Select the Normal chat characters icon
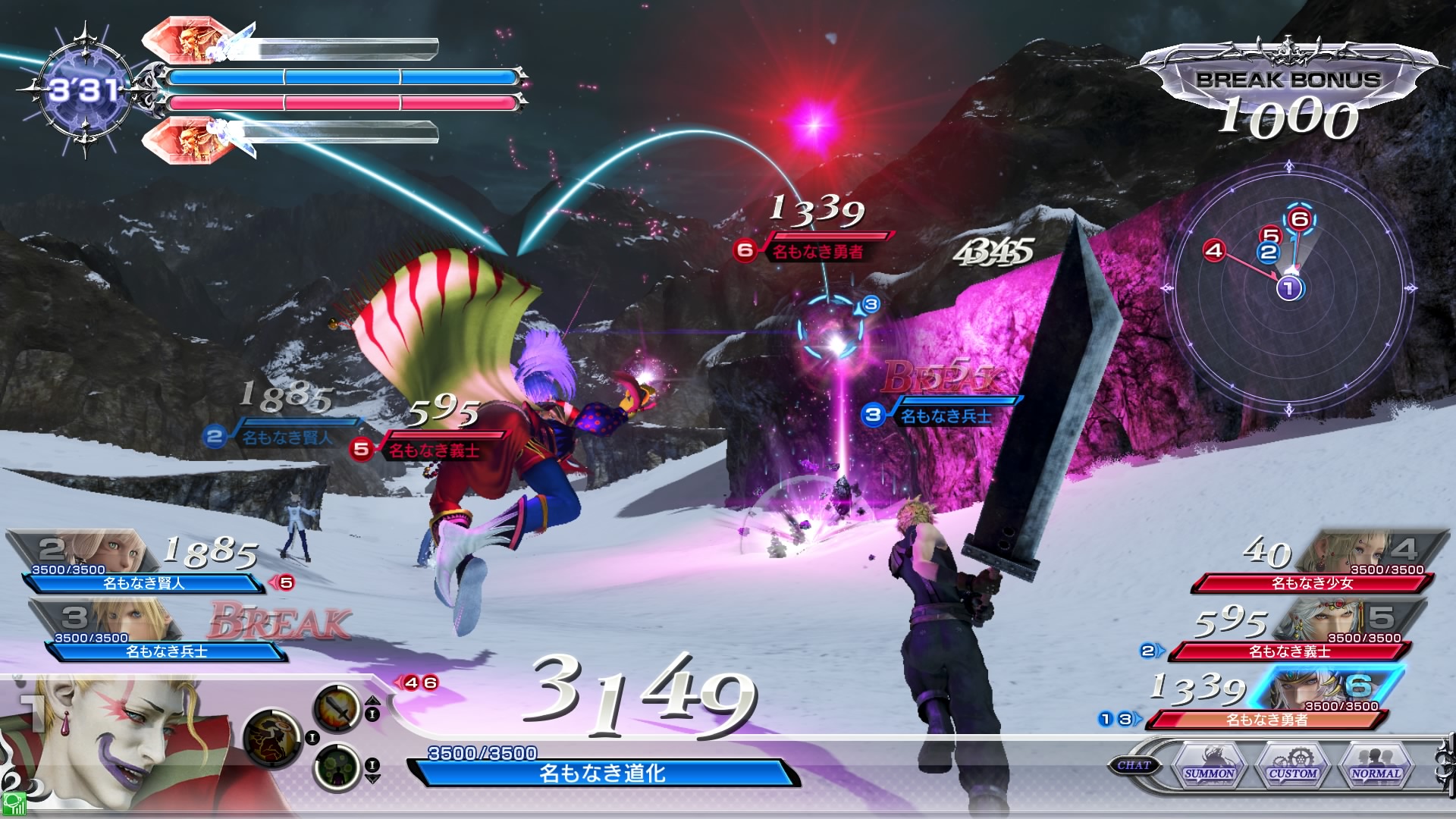1456x819 pixels. point(1375,772)
